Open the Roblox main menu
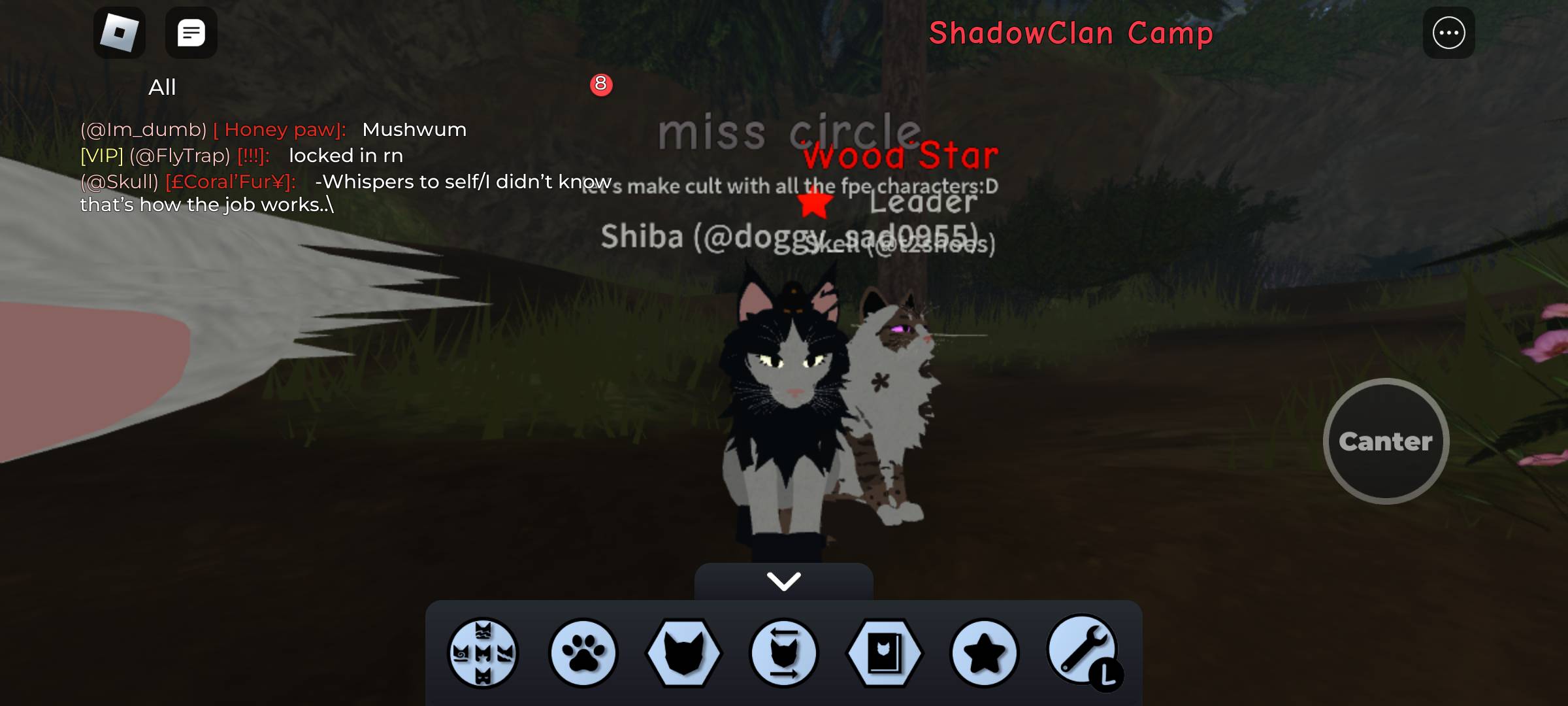The height and width of the screenshot is (706, 1568). 120,33
